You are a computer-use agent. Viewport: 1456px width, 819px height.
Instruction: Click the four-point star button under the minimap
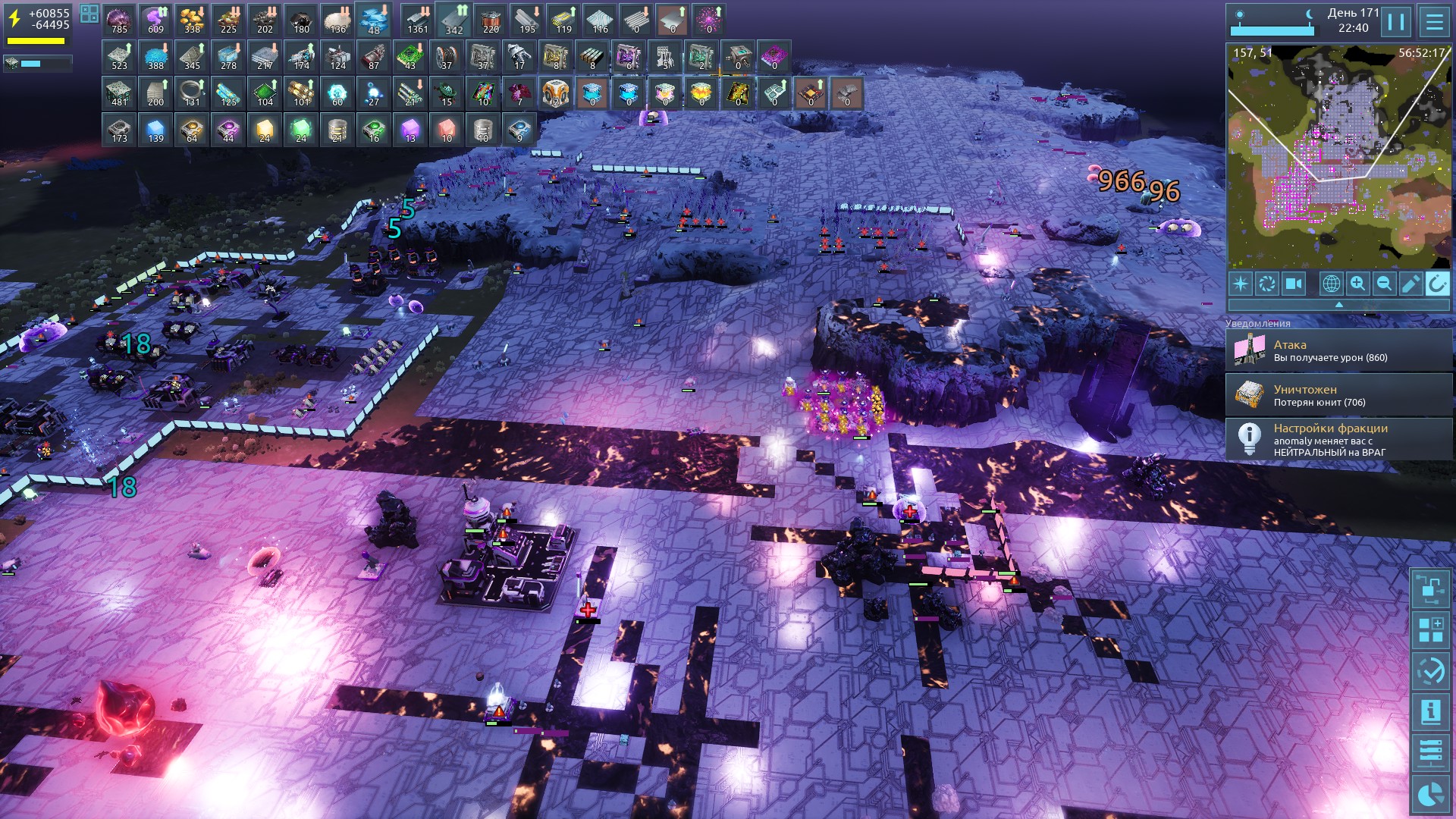1241,284
